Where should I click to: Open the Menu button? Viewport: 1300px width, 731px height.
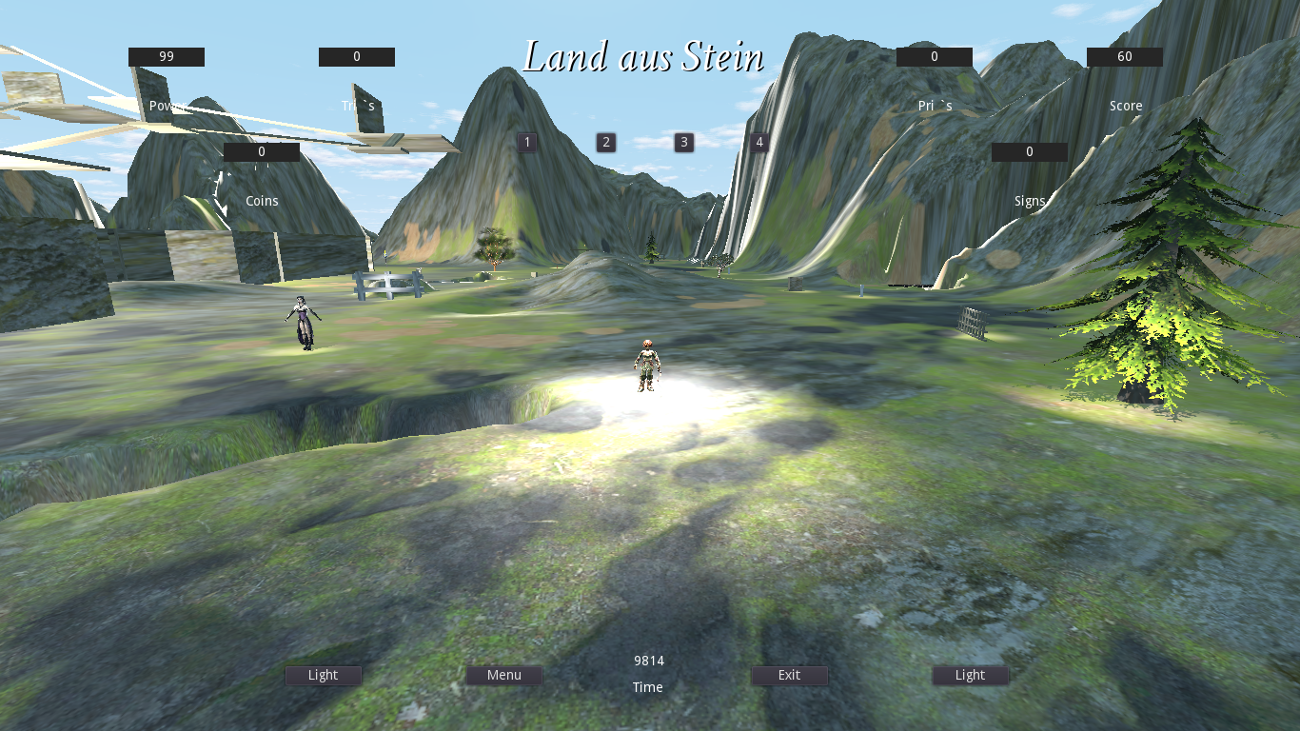tap(503, 675)
